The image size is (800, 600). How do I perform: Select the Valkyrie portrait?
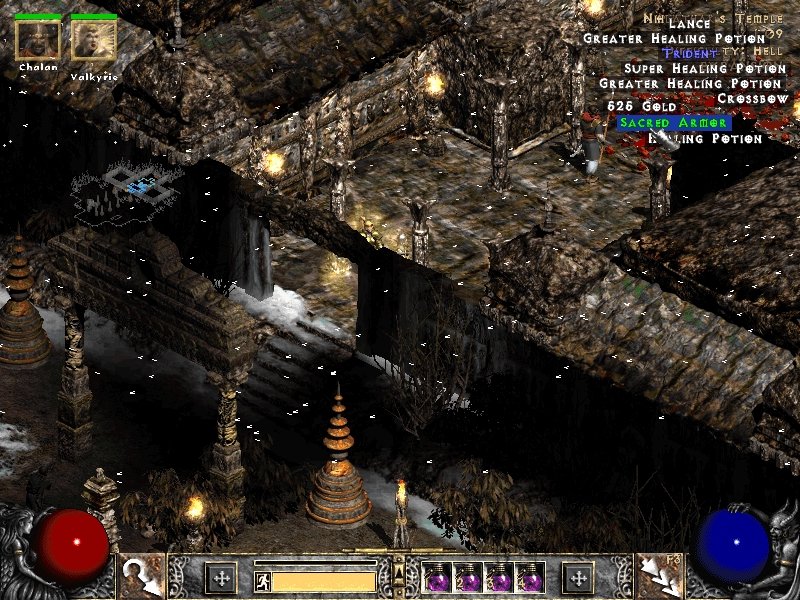94,39
